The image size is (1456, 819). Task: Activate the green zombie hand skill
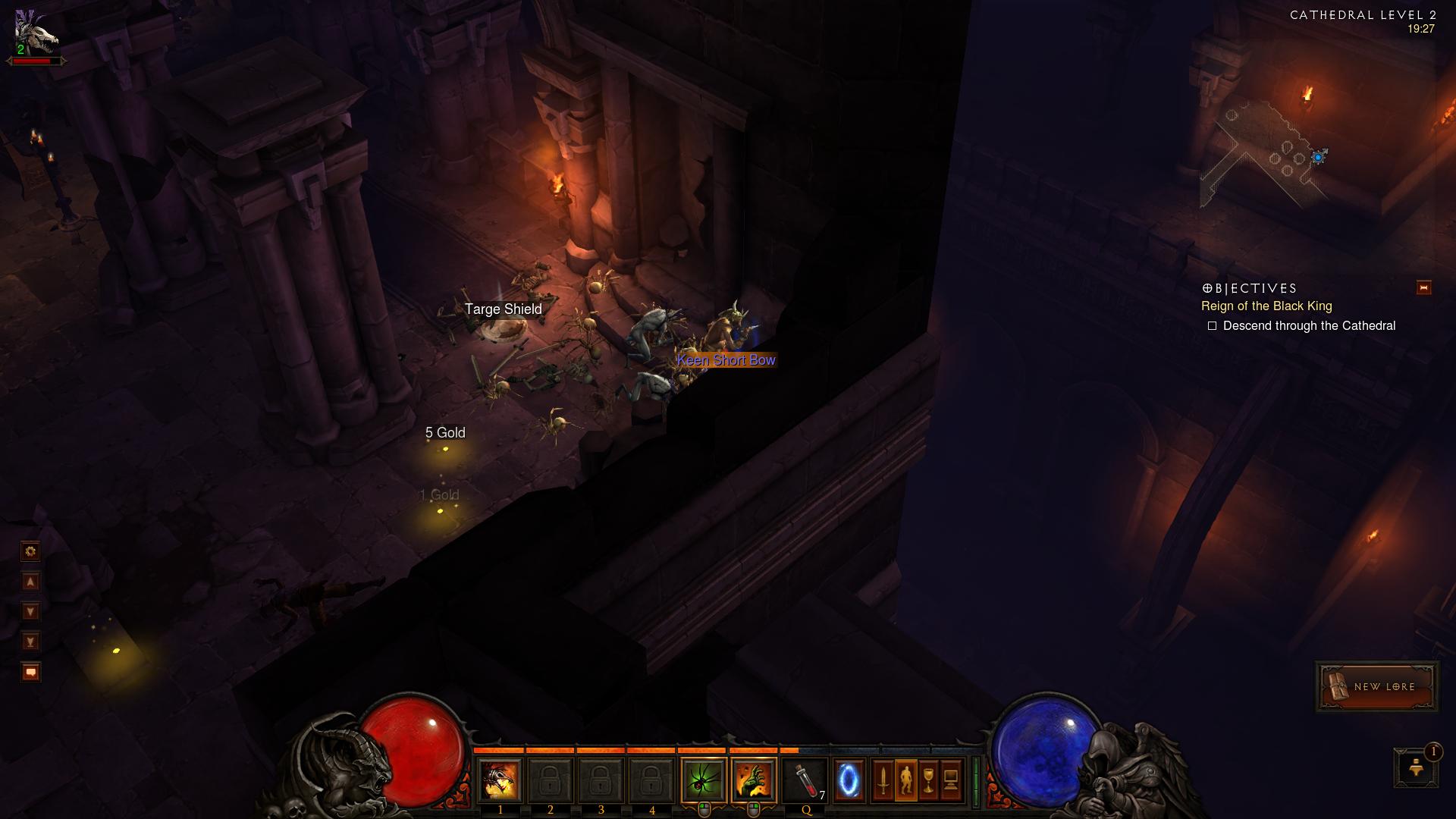(x=754, y=780)
